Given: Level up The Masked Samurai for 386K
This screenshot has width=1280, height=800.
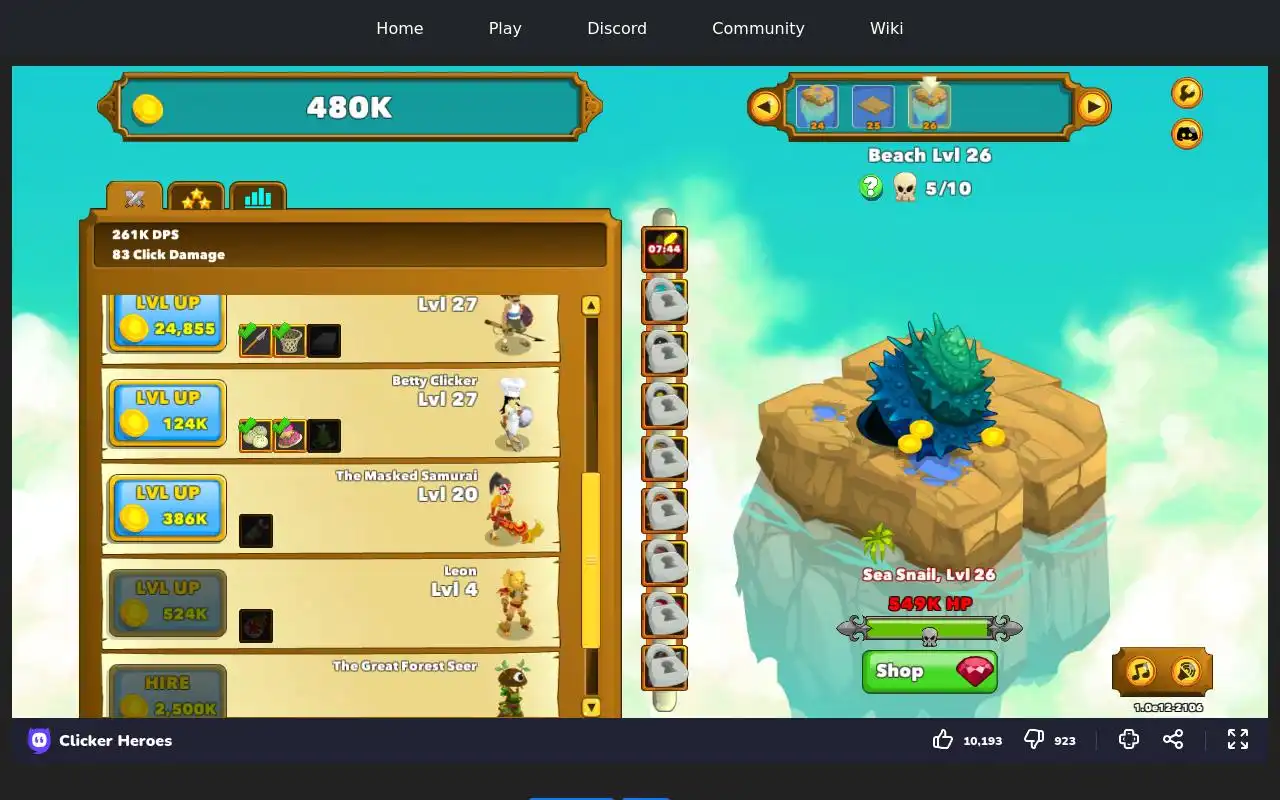Looking at the screenshot, I should (x=166, y=507).
